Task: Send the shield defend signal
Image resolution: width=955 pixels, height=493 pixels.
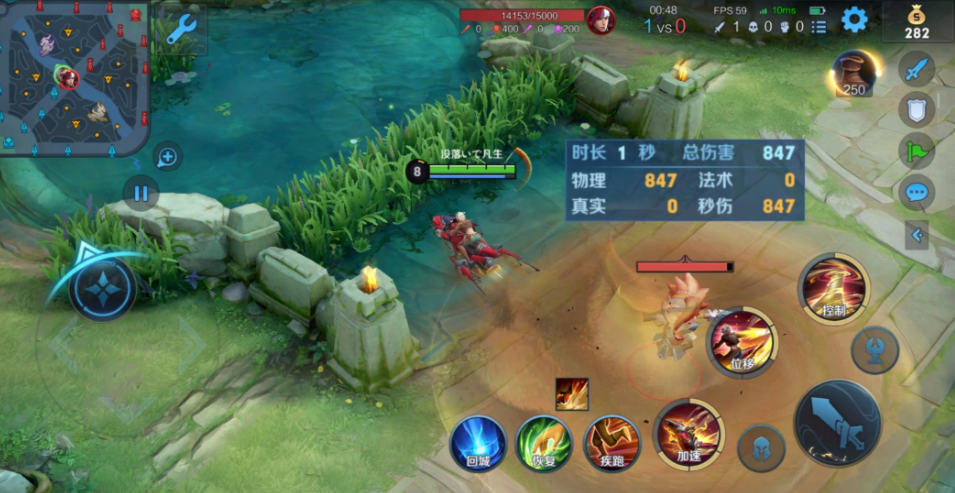Action: pyautogui.click(x=916, y=110)
